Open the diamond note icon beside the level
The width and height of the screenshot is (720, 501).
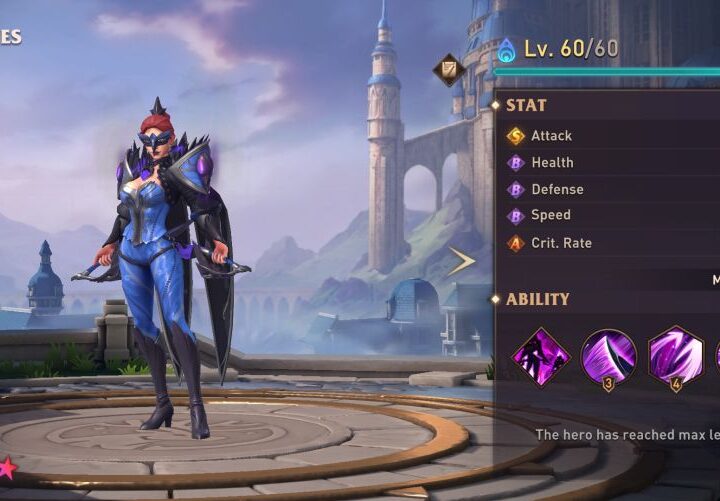click(447, 69)
